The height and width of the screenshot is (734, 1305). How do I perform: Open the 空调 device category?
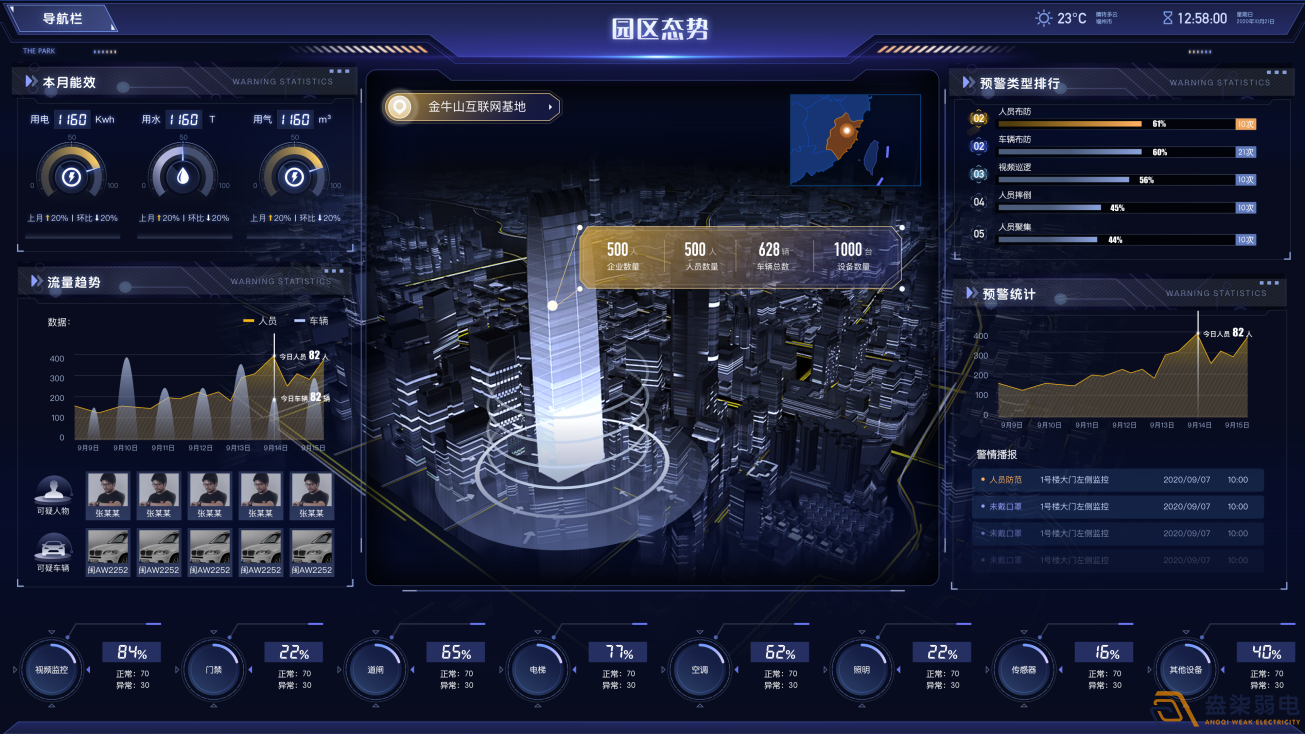point(699,669)
